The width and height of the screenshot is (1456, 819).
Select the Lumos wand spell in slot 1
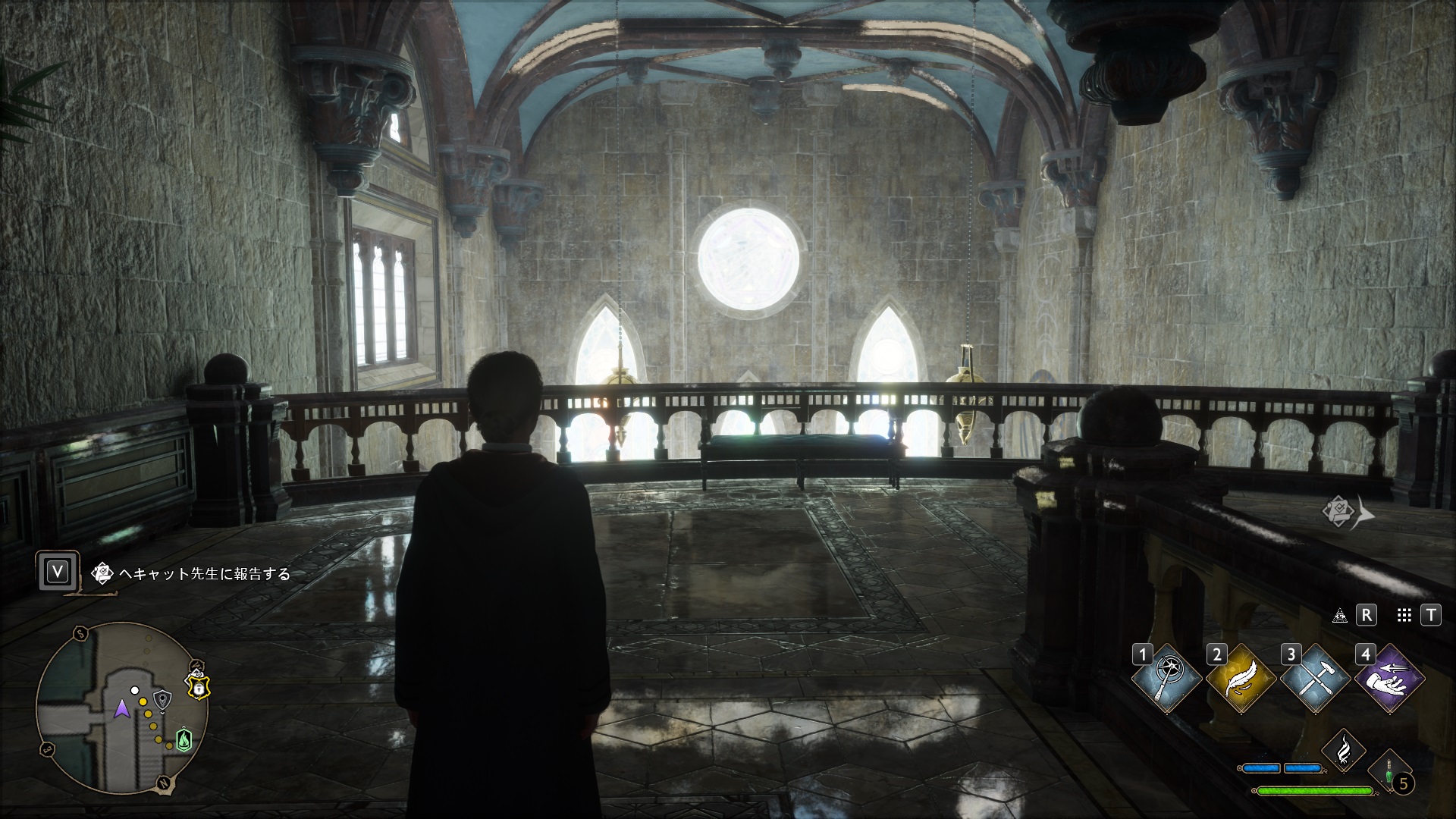tap(1166, 678)
